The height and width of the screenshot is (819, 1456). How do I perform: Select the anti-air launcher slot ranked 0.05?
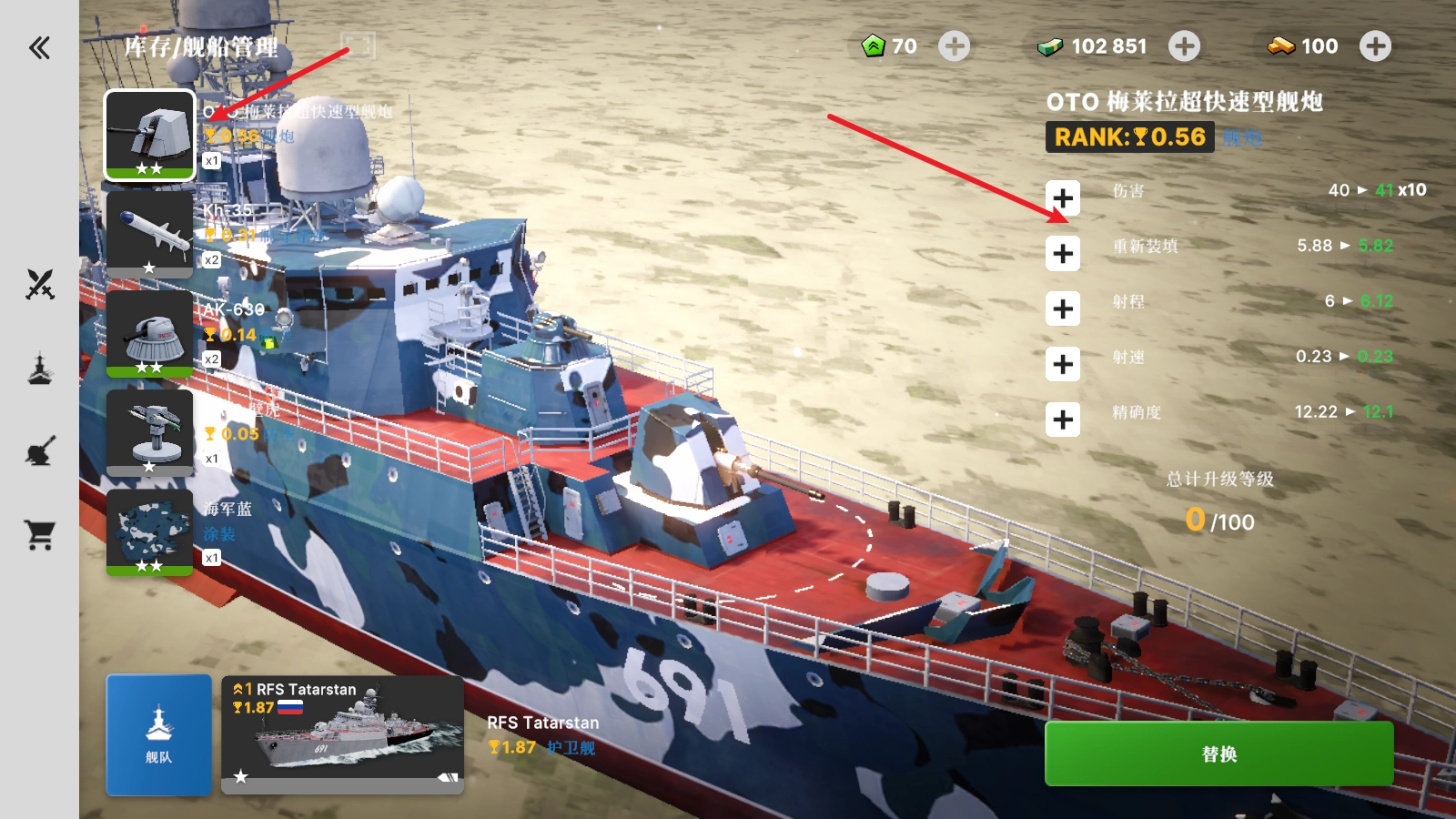click(150, 432)
